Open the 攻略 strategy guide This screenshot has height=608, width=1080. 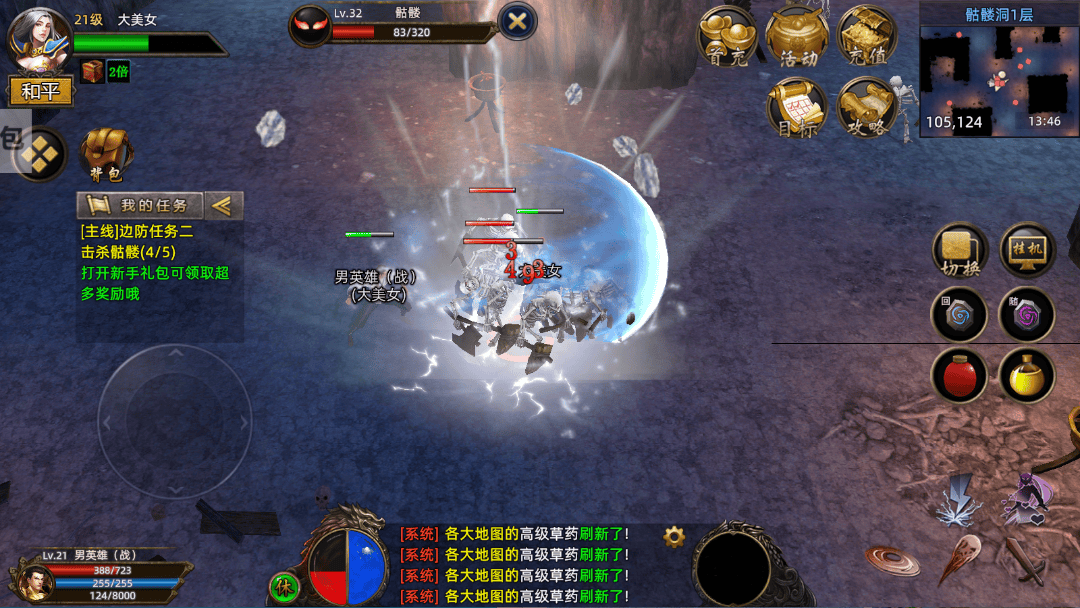point(867,107)
